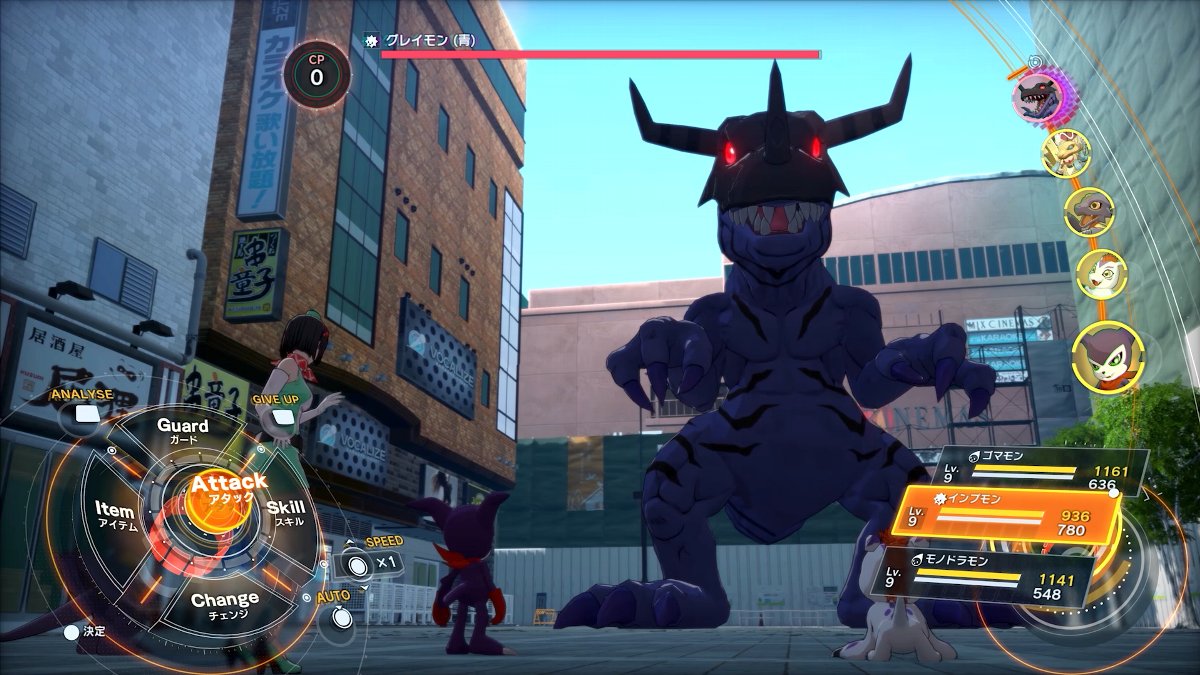The height and width of the screenshot is (675, 1200).
Task: Open the Skill command
Action: [x=286, y=513]
